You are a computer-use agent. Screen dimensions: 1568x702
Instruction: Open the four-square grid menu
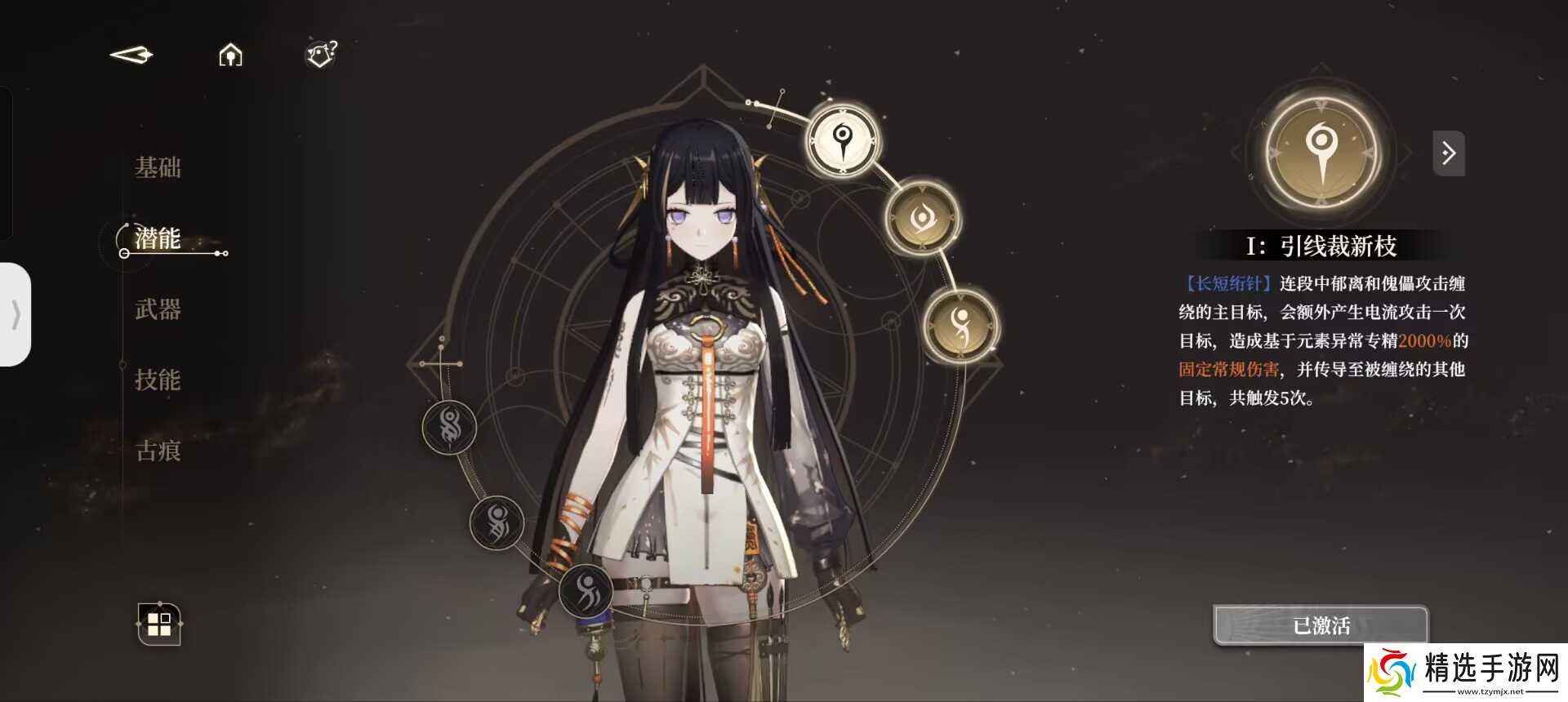[159, 624]
